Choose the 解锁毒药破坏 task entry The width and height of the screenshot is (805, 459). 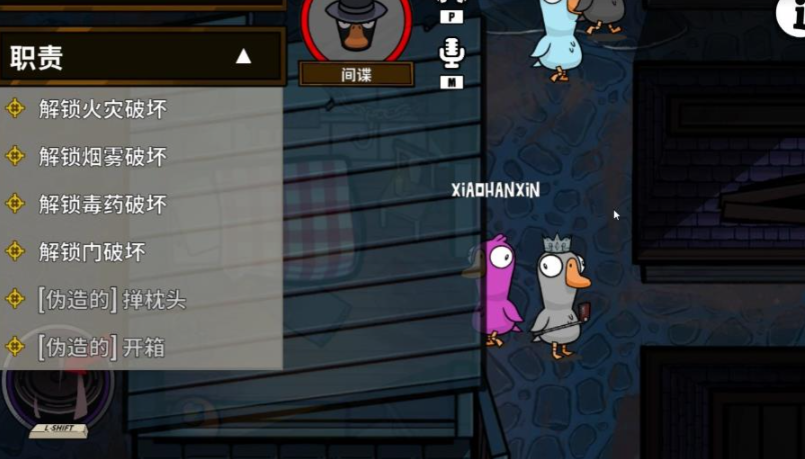click(102, 204)
